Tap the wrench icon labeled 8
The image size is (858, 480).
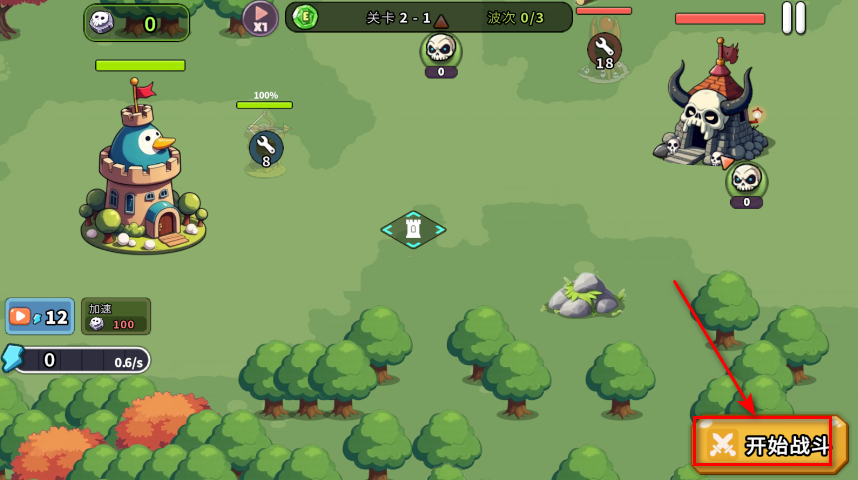click(266, 148)
